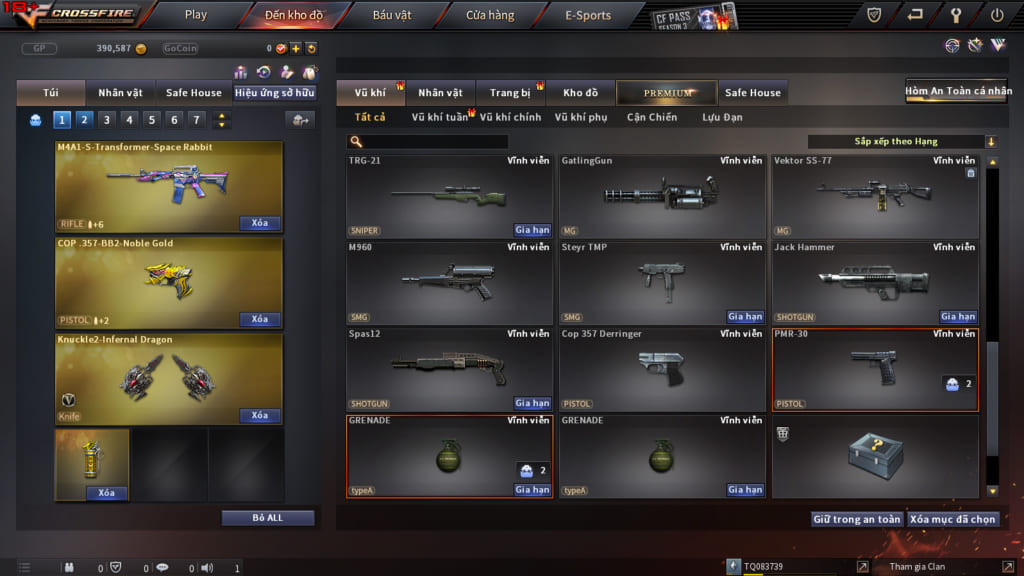Remove the M4A1-S Transformer-Space Rabbit rifle
The height and width of the screenshot is (576, 1024).
click(x=260, y=223)
